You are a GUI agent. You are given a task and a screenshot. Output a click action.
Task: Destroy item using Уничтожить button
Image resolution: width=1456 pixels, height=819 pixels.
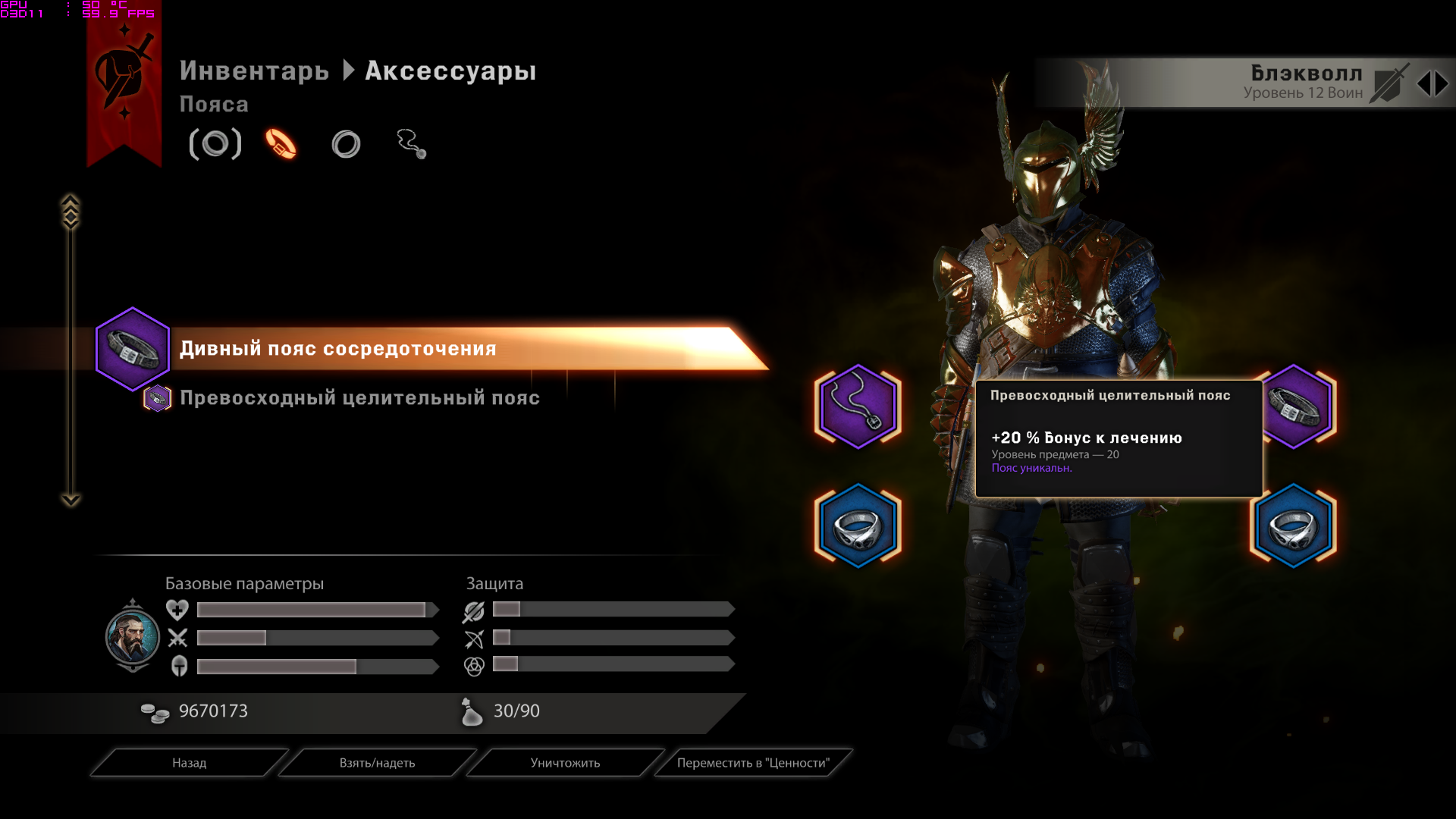coord(565,763)
